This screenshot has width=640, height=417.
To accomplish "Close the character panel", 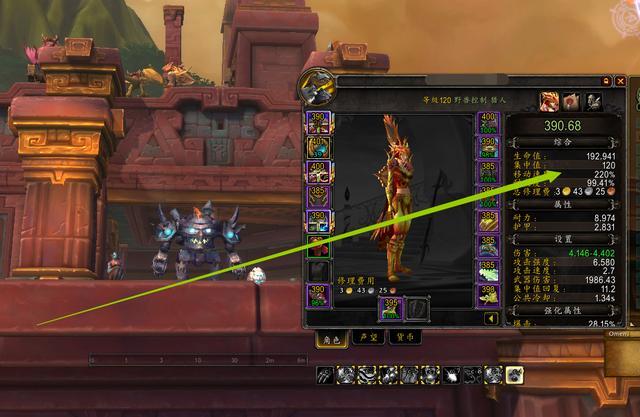I will (x=620, y=79).
